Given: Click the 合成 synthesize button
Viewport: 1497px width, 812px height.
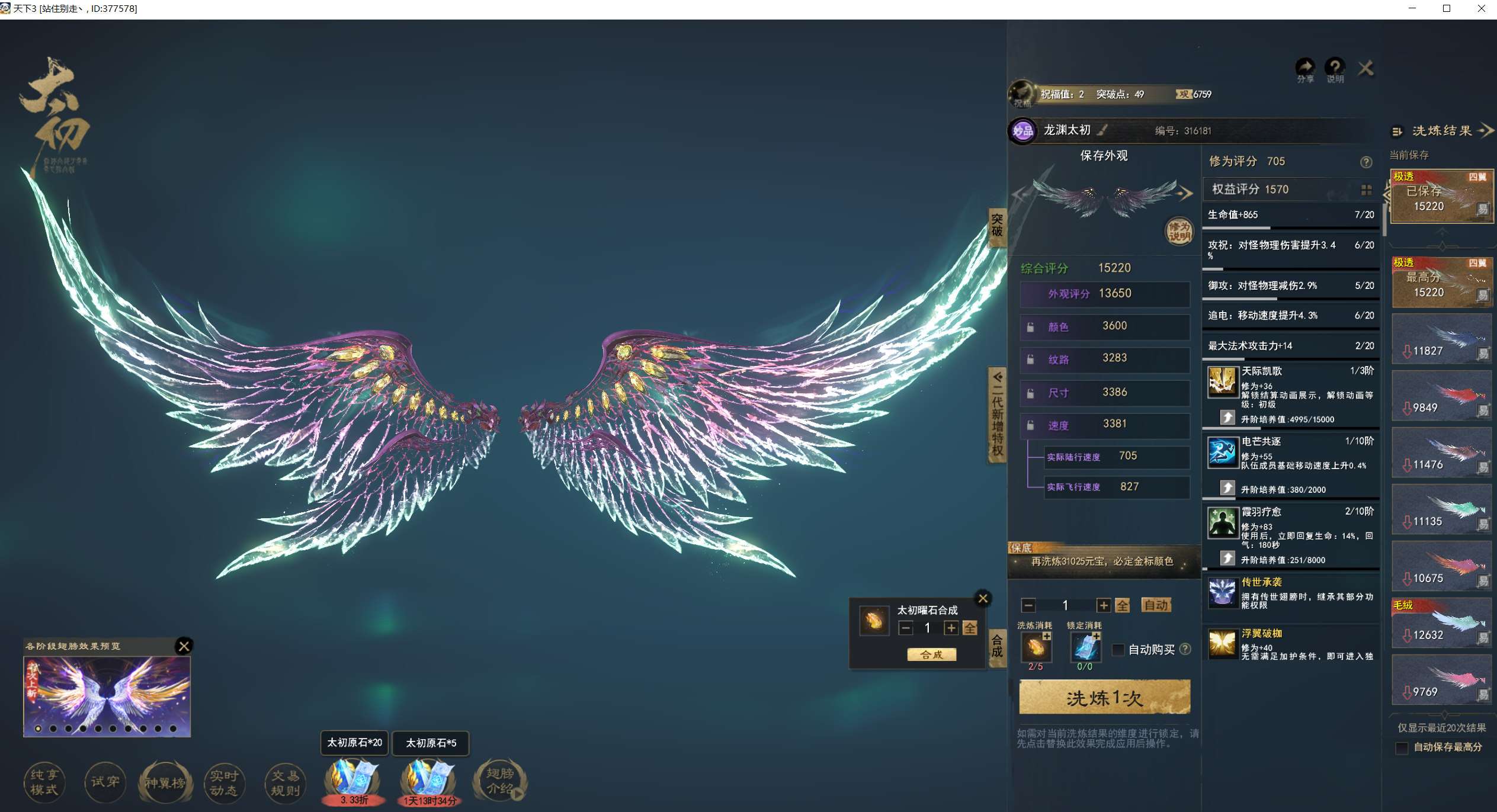Looking at the screenshot, I should [931, 654].
